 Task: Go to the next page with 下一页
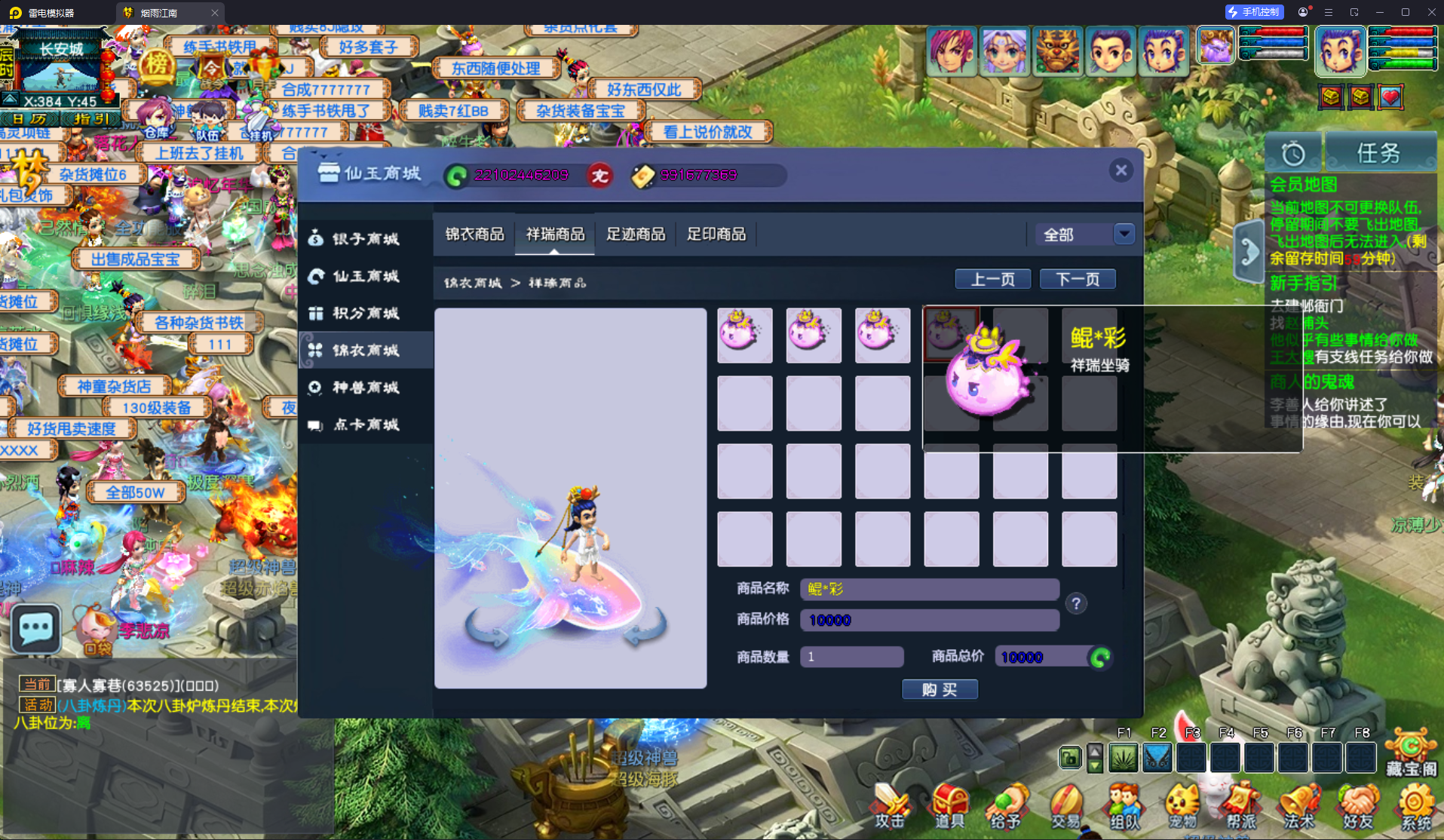(1078, 278)
